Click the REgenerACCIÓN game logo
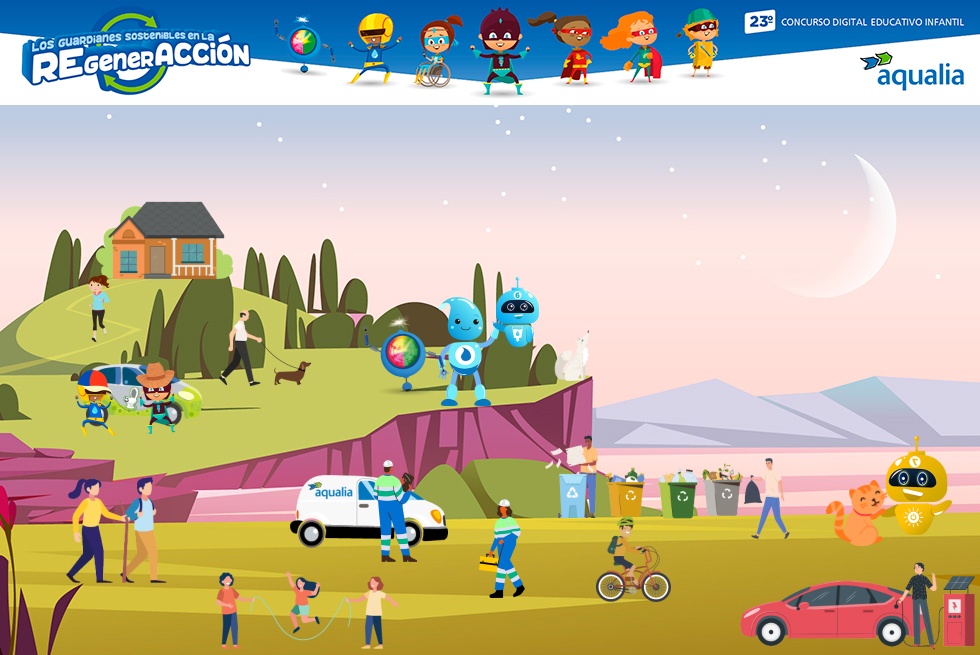Viewport: 980px width, 655px height. 137,55
